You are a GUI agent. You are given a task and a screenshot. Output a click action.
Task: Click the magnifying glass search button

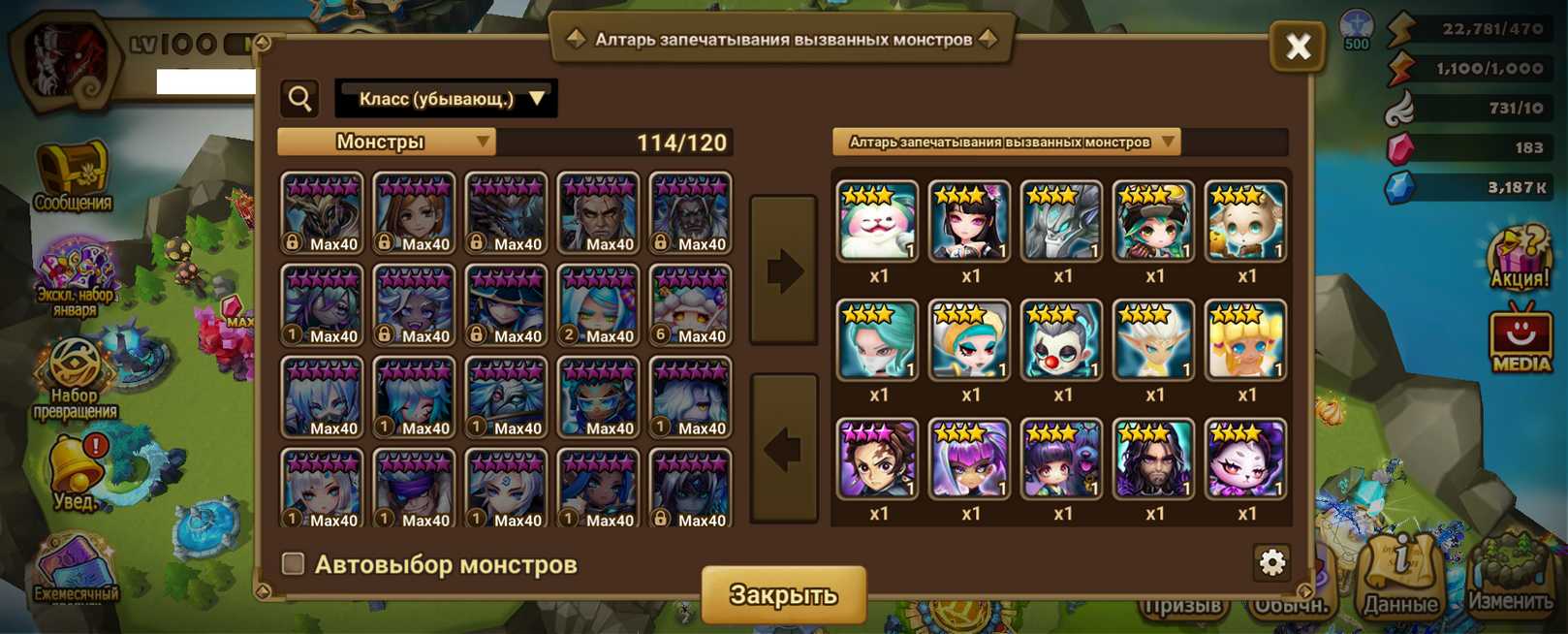[x=300, y=99]
